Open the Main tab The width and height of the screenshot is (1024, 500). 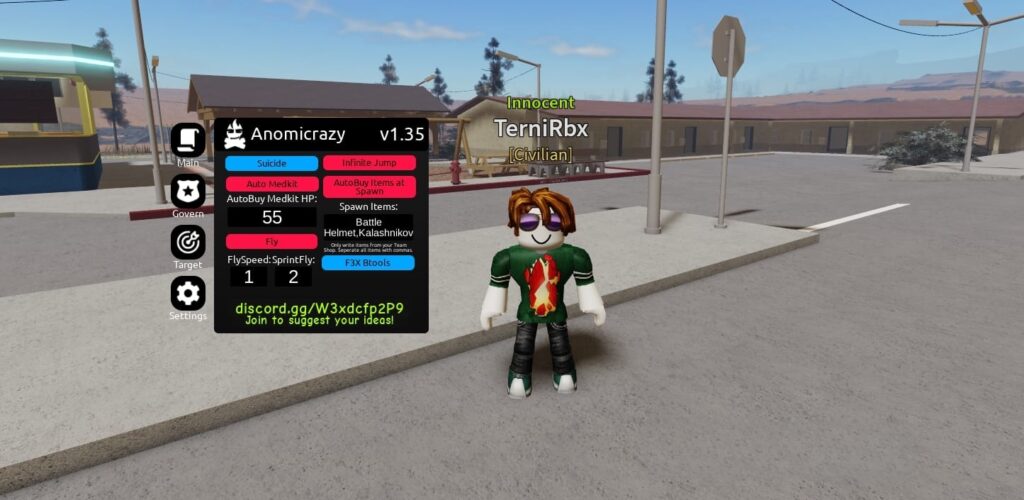click(x=188, y=141)
